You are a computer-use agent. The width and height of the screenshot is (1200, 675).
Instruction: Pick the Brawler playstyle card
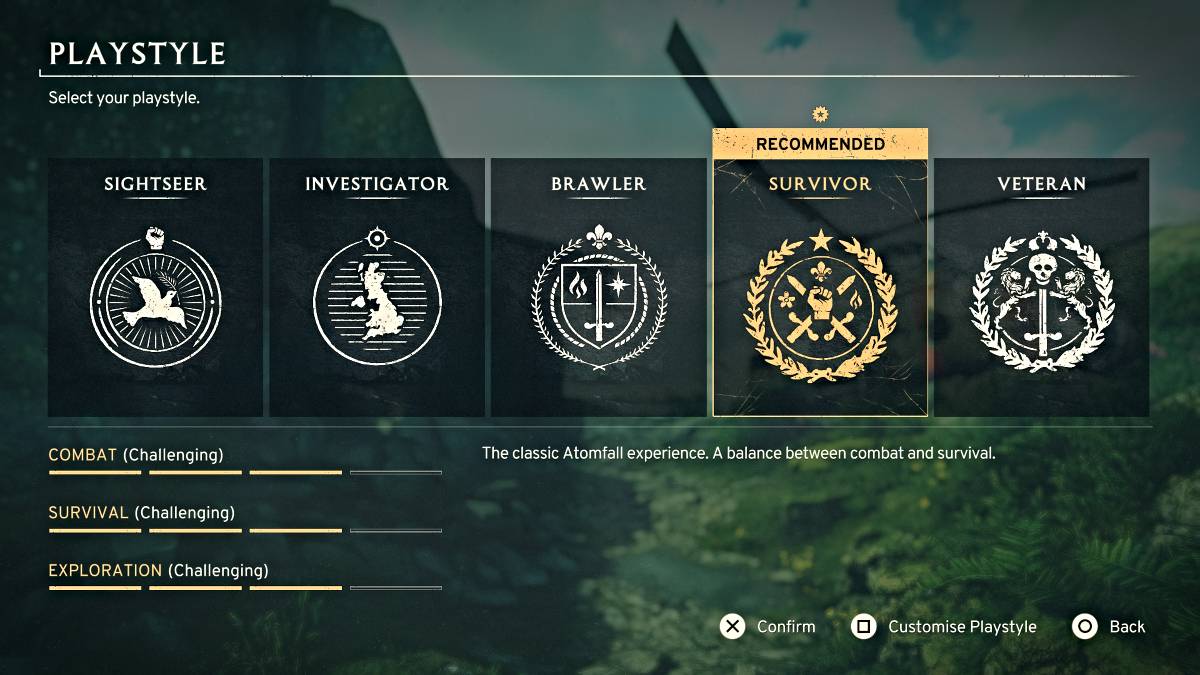598,288
